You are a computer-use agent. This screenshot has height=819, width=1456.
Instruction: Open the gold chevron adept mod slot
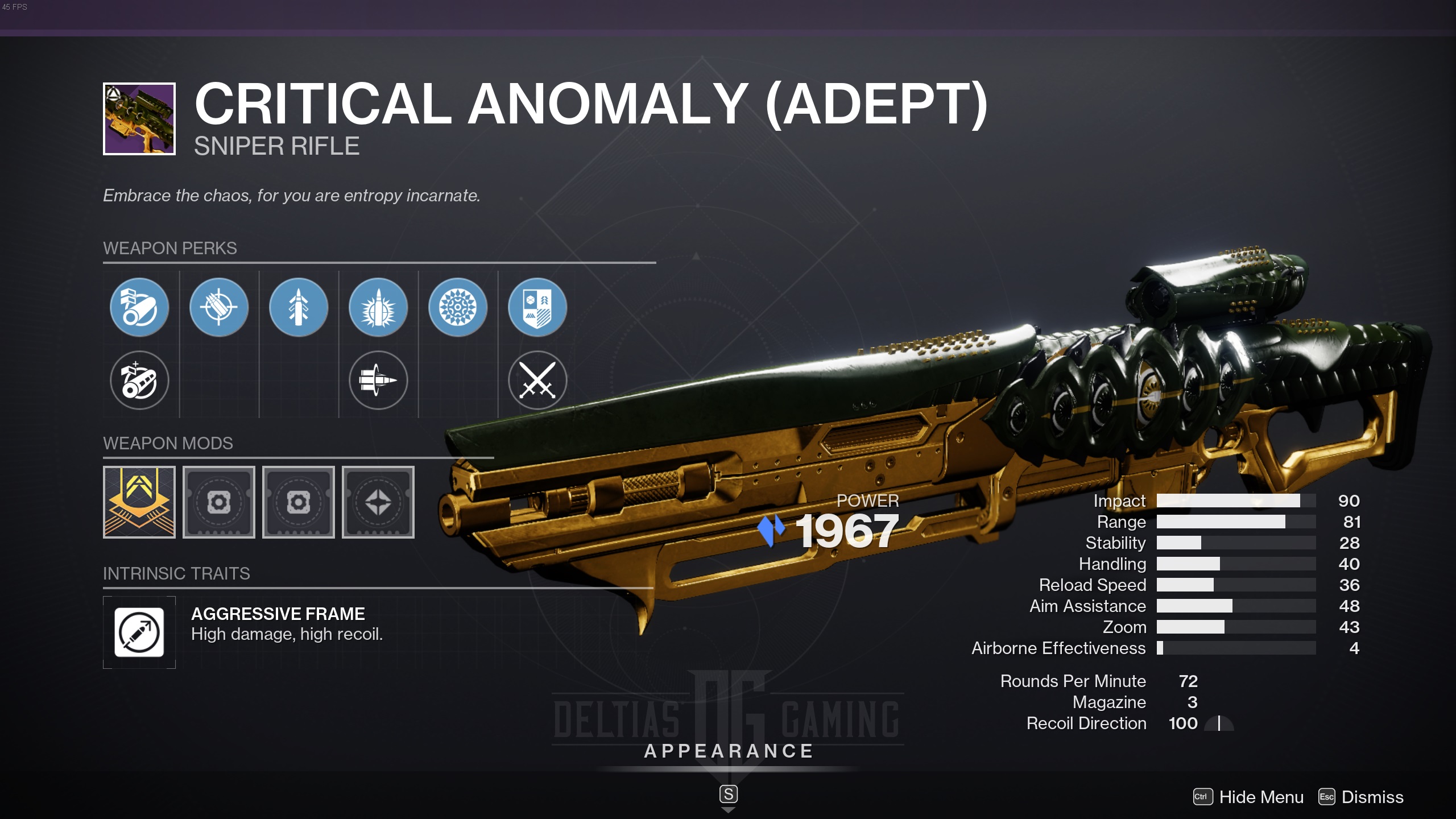tap(139, 502)
